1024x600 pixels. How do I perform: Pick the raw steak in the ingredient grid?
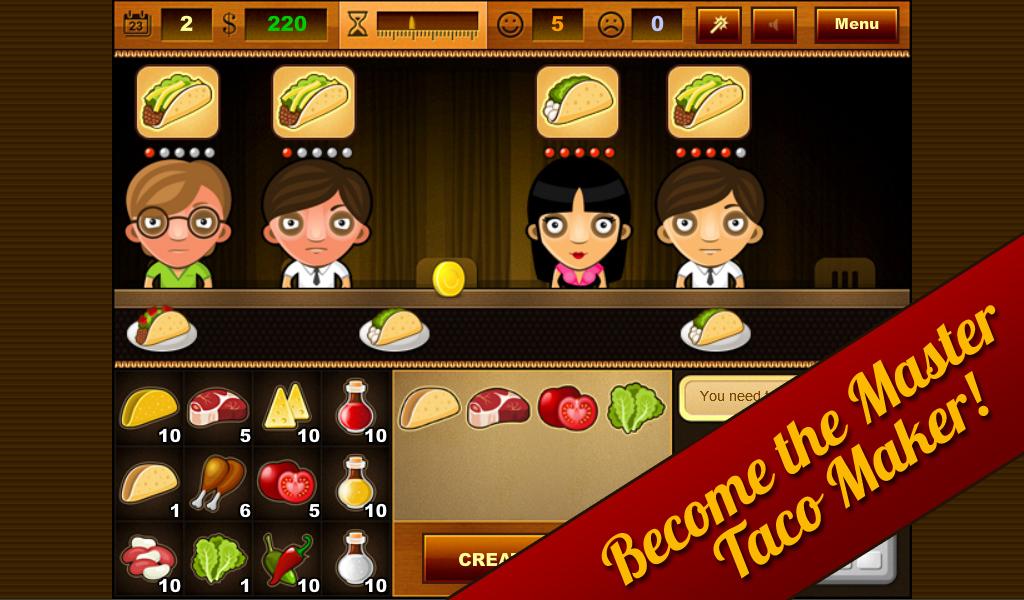click(218, 408)
